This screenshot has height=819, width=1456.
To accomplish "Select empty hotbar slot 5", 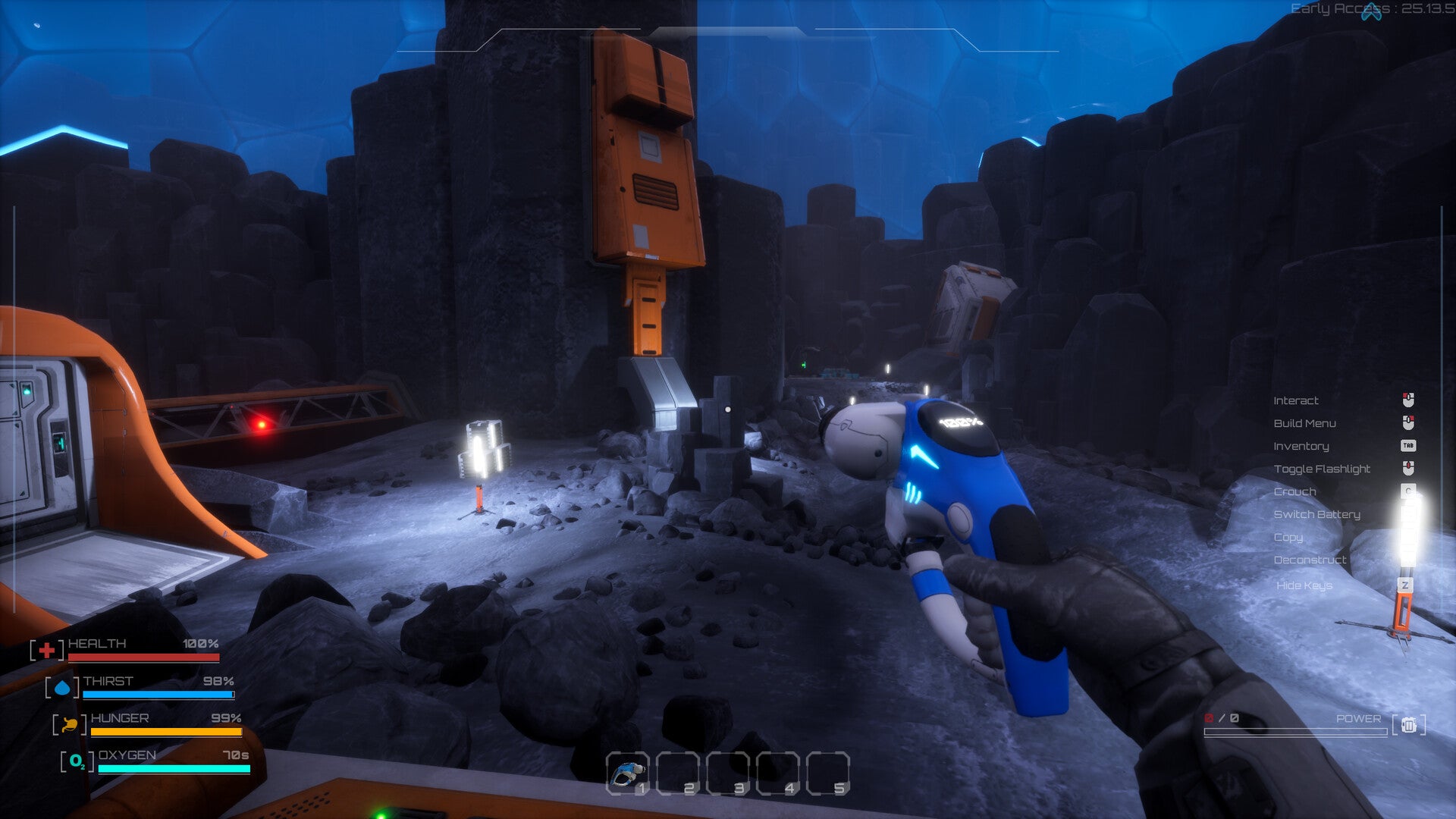I will coord(828,773).
